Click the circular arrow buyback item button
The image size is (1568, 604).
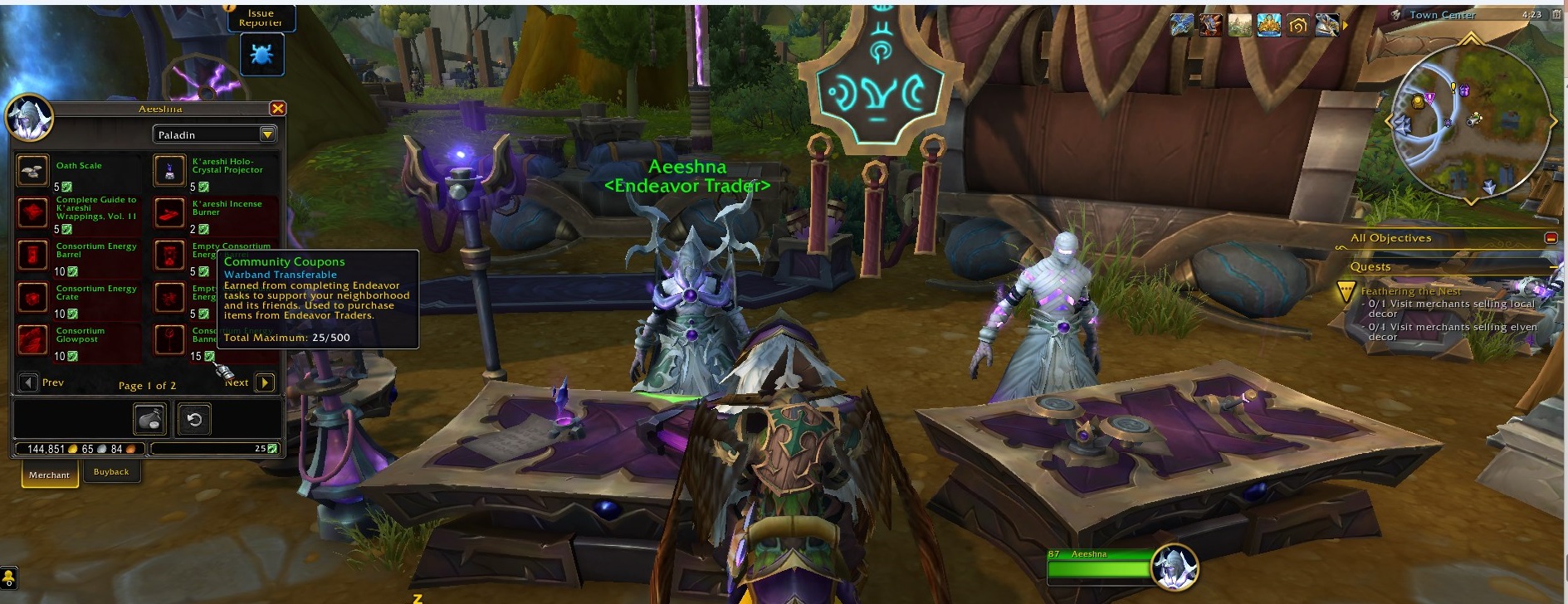point(194,420)
